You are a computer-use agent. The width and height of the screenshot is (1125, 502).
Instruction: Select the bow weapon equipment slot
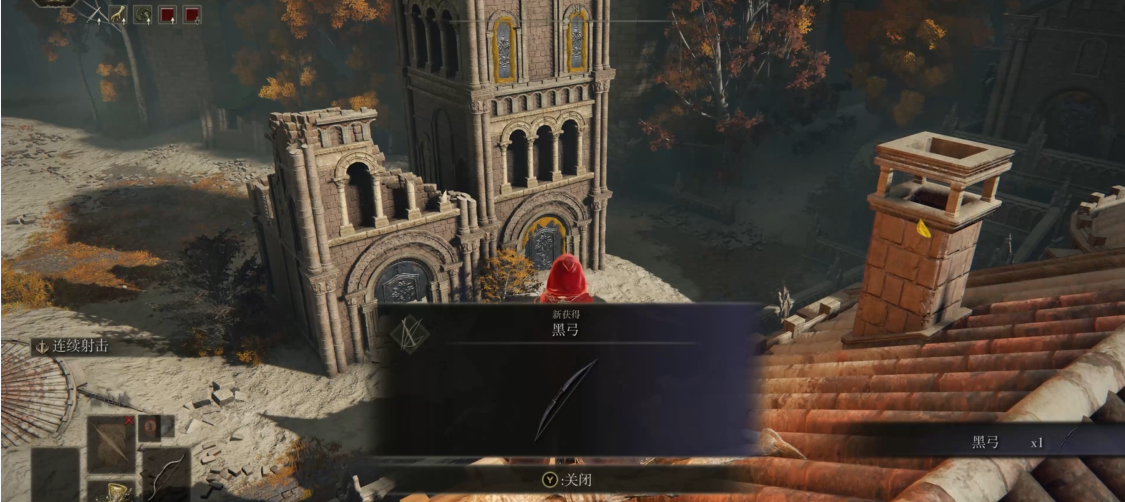point(165,472)
